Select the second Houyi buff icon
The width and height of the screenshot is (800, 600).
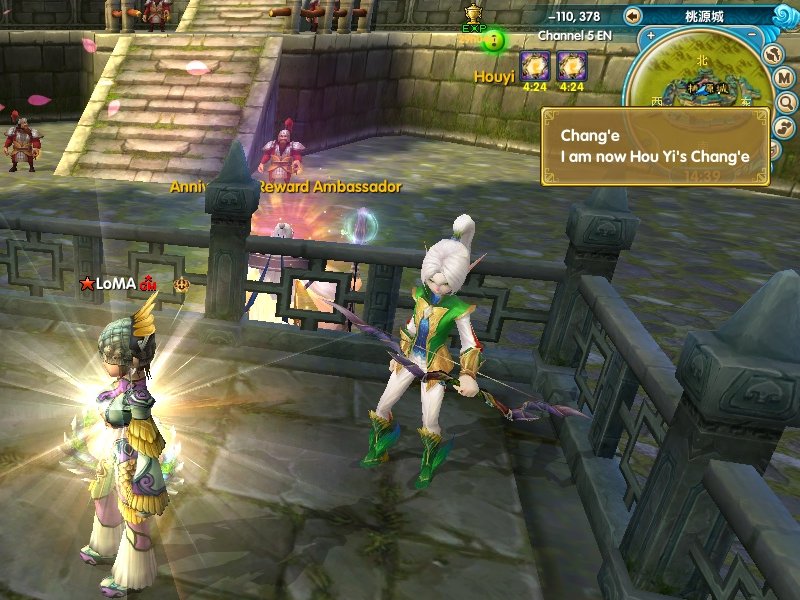571,66
